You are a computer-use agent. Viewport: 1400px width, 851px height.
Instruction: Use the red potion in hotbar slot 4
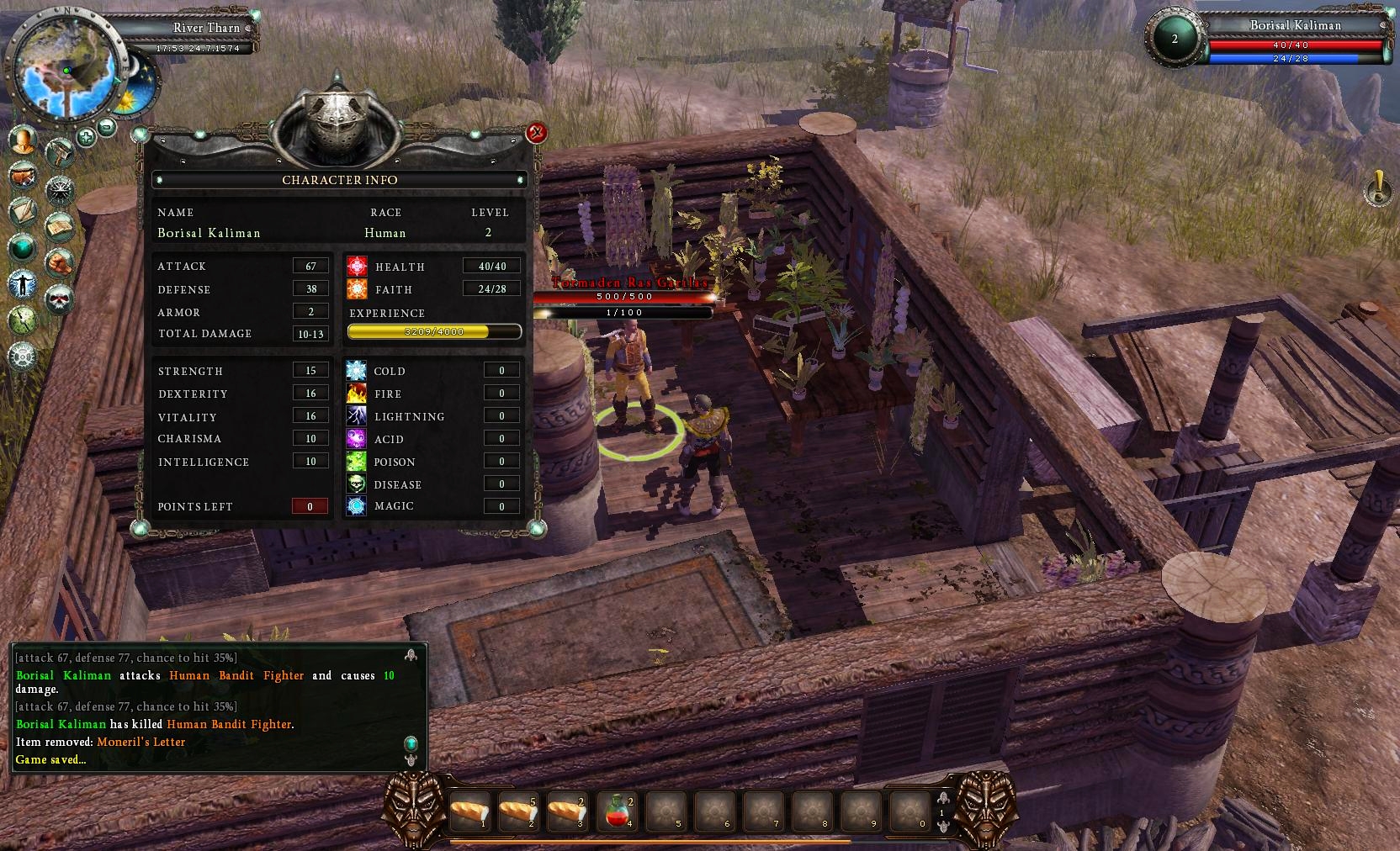tap(617, 812)
